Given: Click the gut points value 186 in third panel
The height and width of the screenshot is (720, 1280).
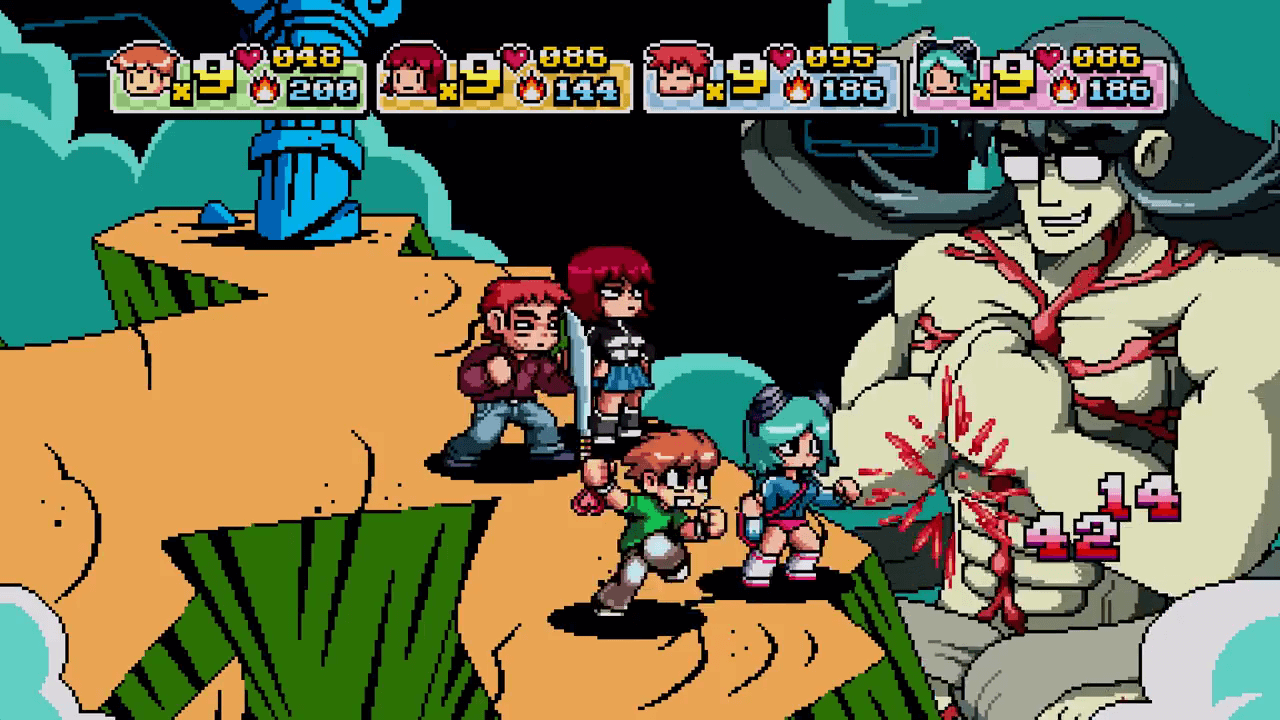Looking at the screenshot, I should [x=855, y=91].
